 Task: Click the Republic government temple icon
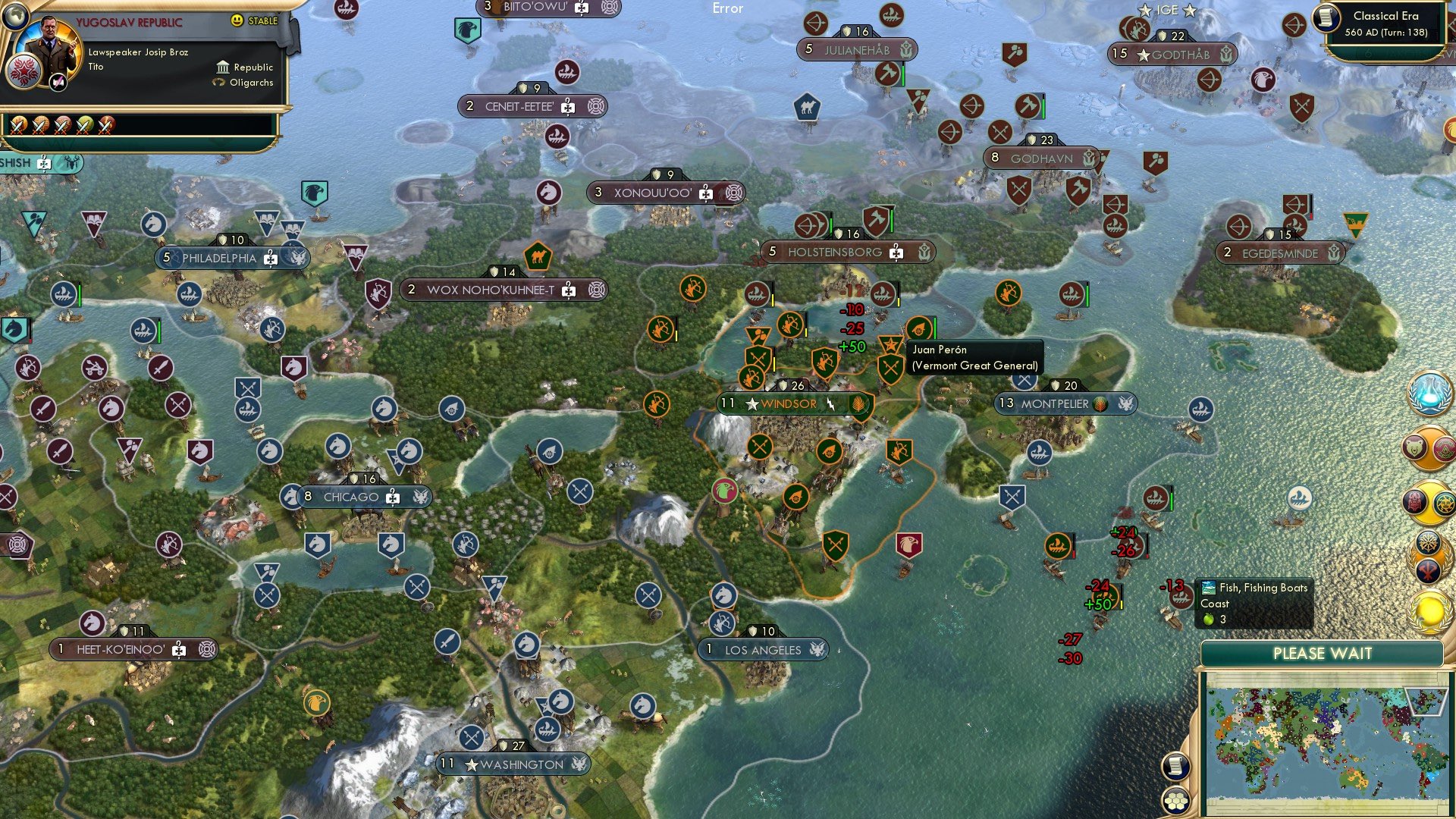click(x=222, y=67)
